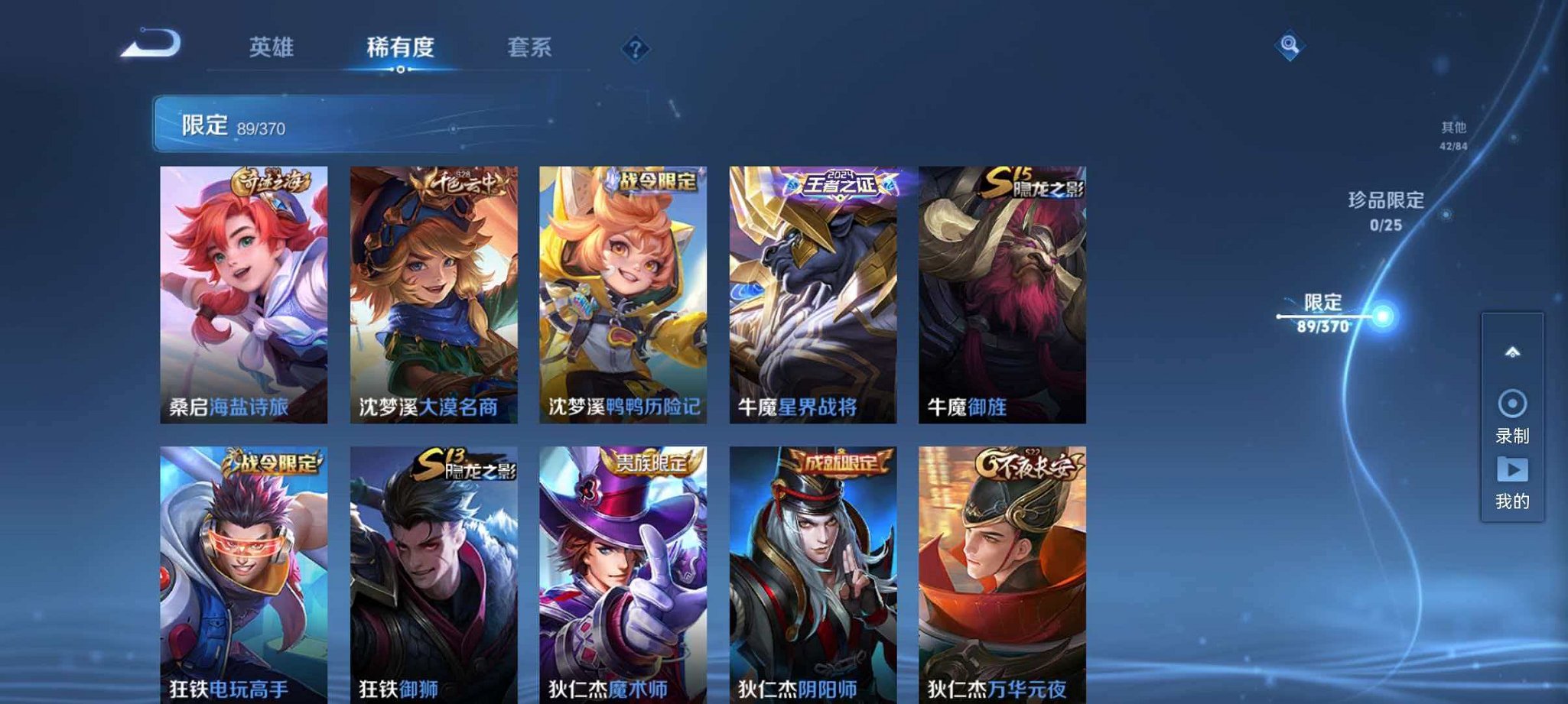Switch to the 套系 tab
This screenshot has width=1568, height=704.
click(x=530, y=47)
